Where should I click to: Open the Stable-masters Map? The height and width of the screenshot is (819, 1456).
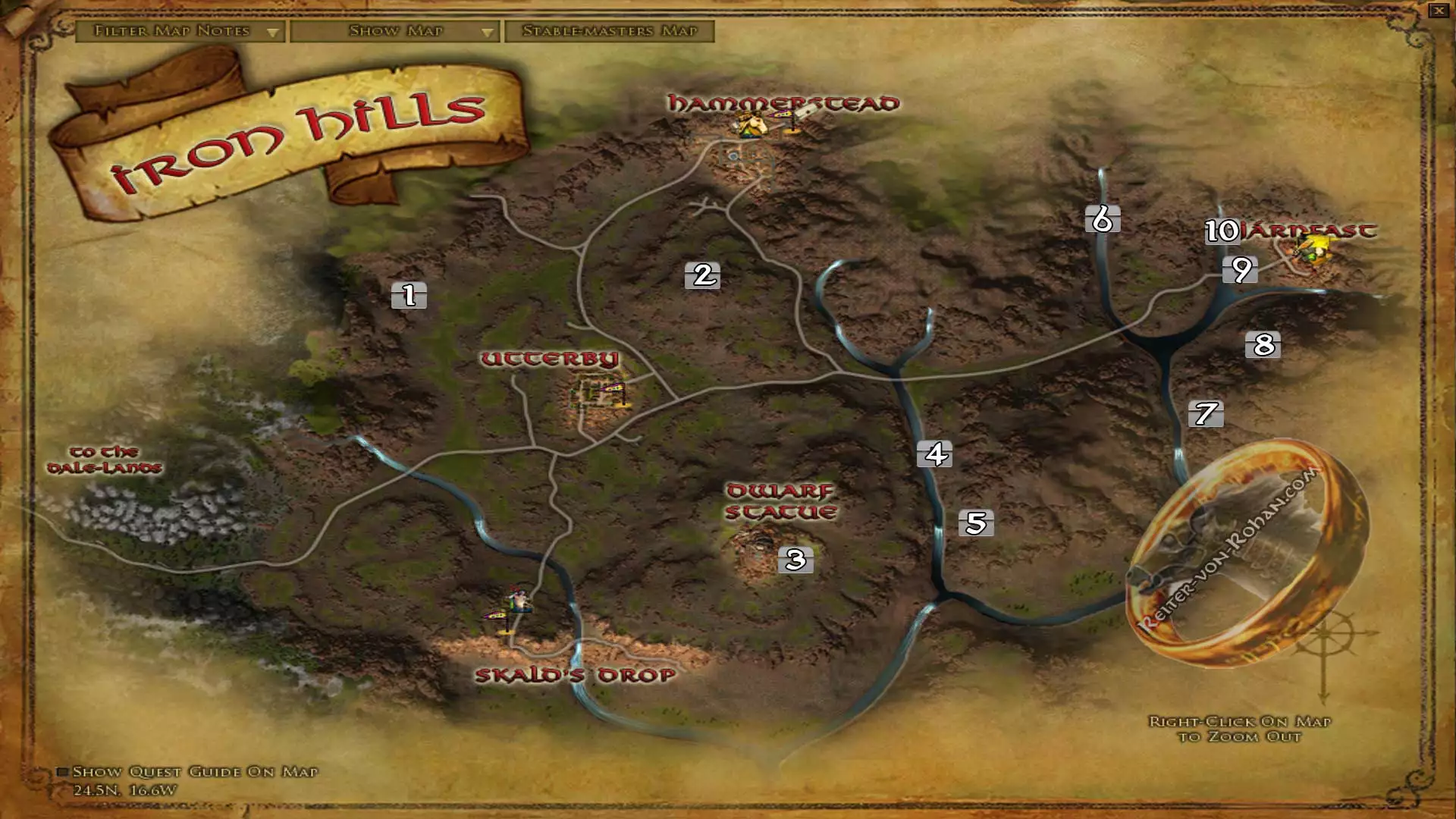pyautogui.click(x=610, y=31)
